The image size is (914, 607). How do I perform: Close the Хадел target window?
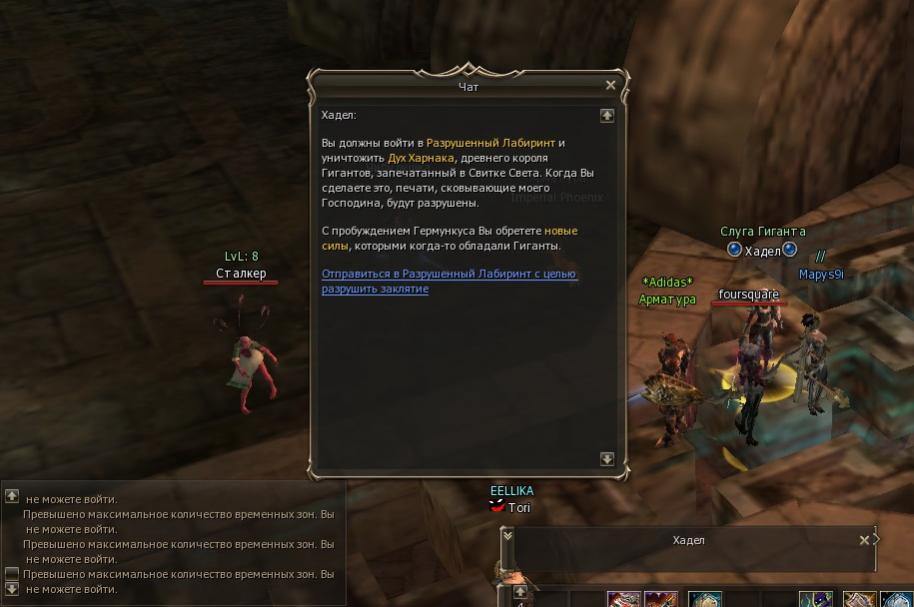pos(864,540)
